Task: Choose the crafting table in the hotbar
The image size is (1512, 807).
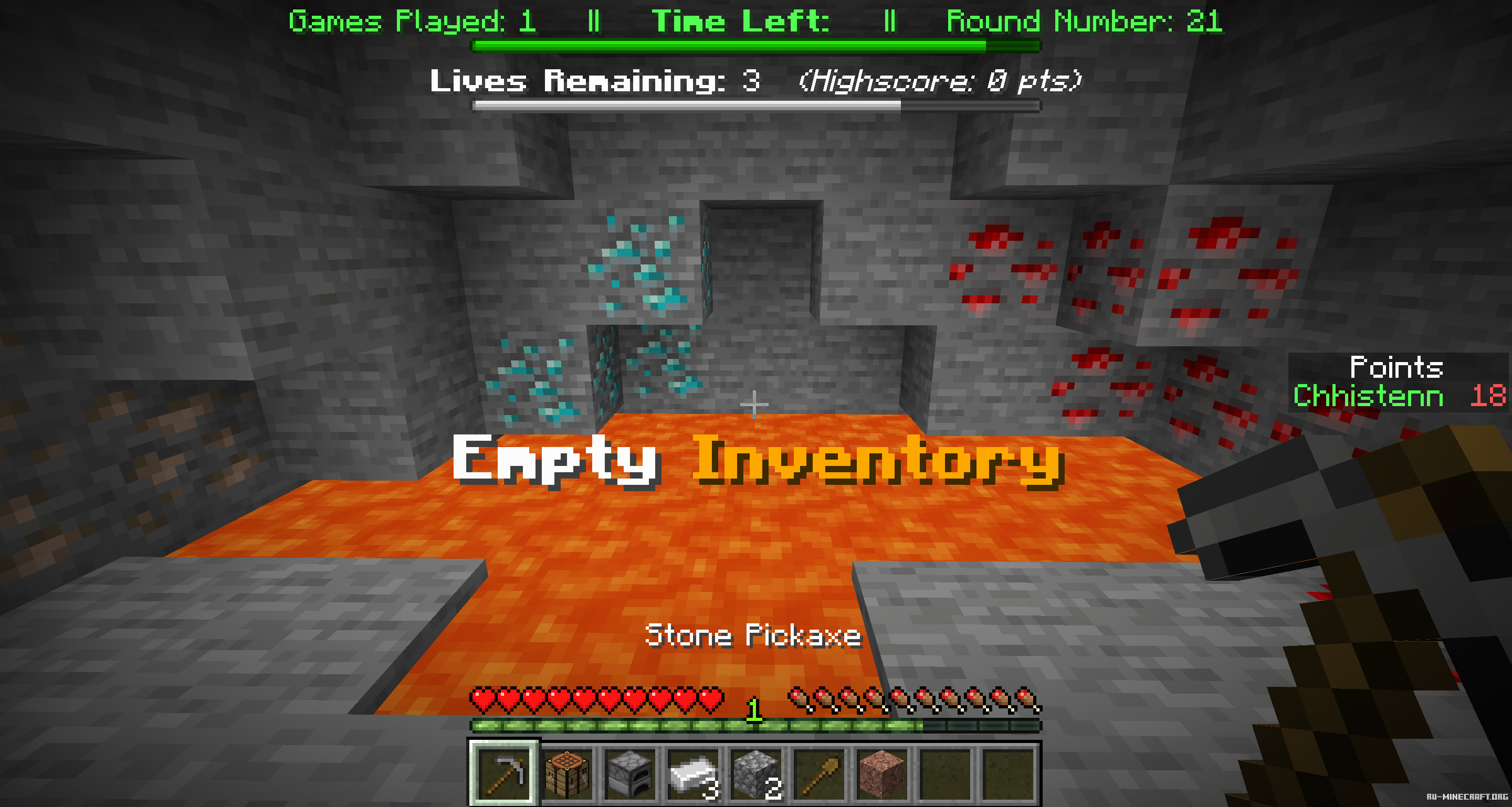Action: click(x=568, y=774)
